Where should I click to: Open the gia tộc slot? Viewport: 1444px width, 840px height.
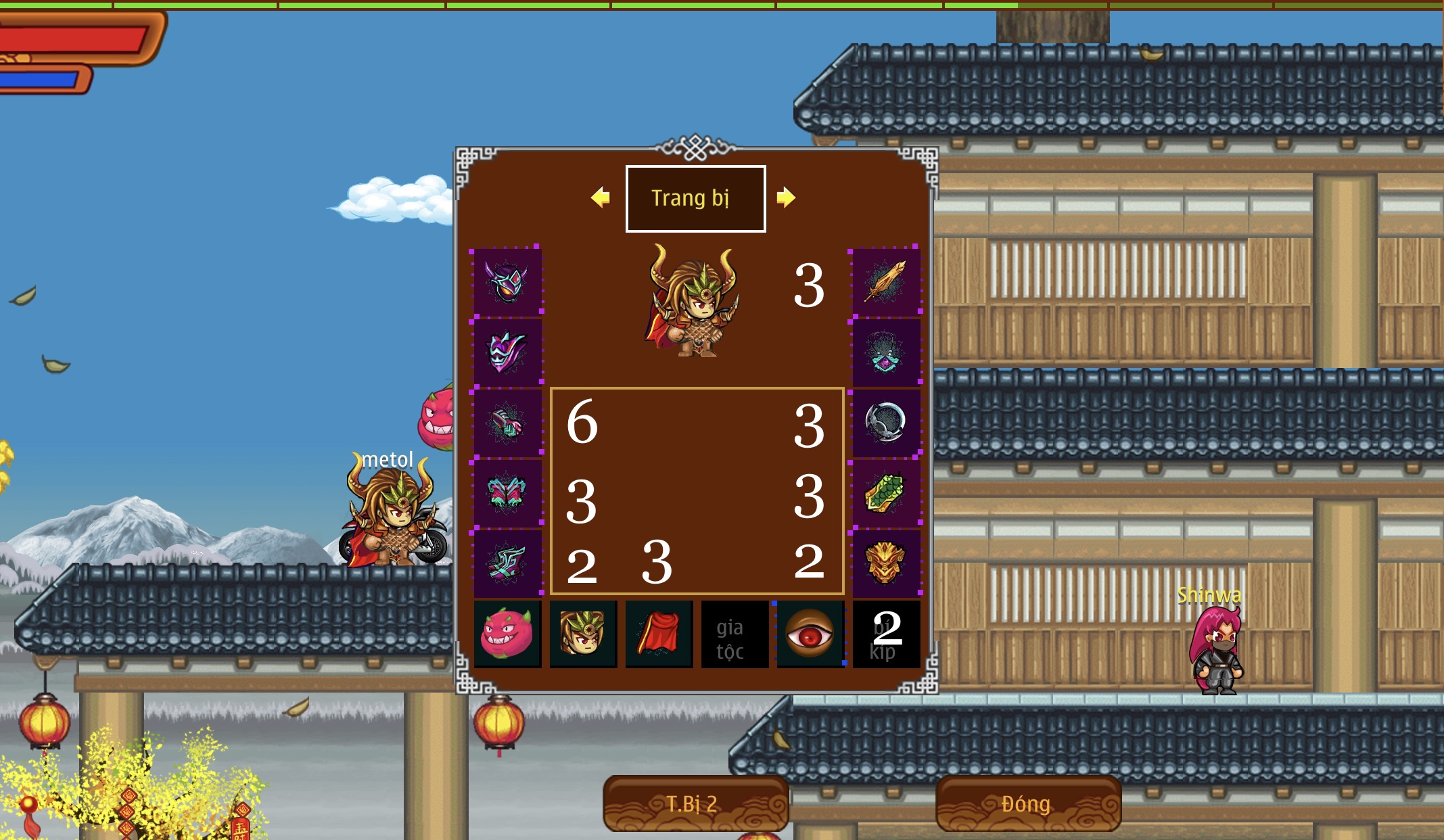(x=735, y=634)
